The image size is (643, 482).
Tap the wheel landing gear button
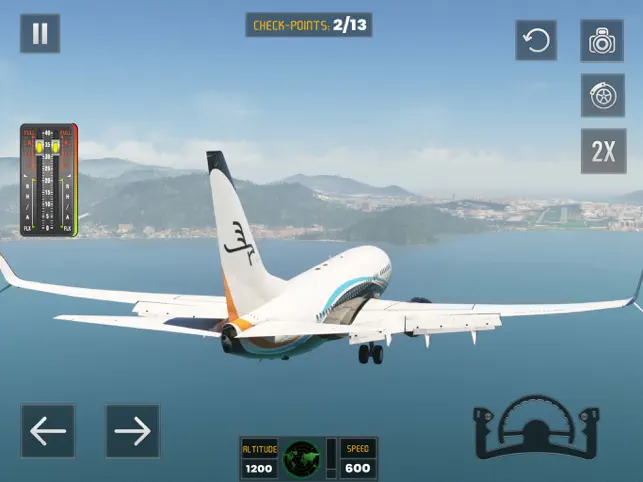point(602,96)
